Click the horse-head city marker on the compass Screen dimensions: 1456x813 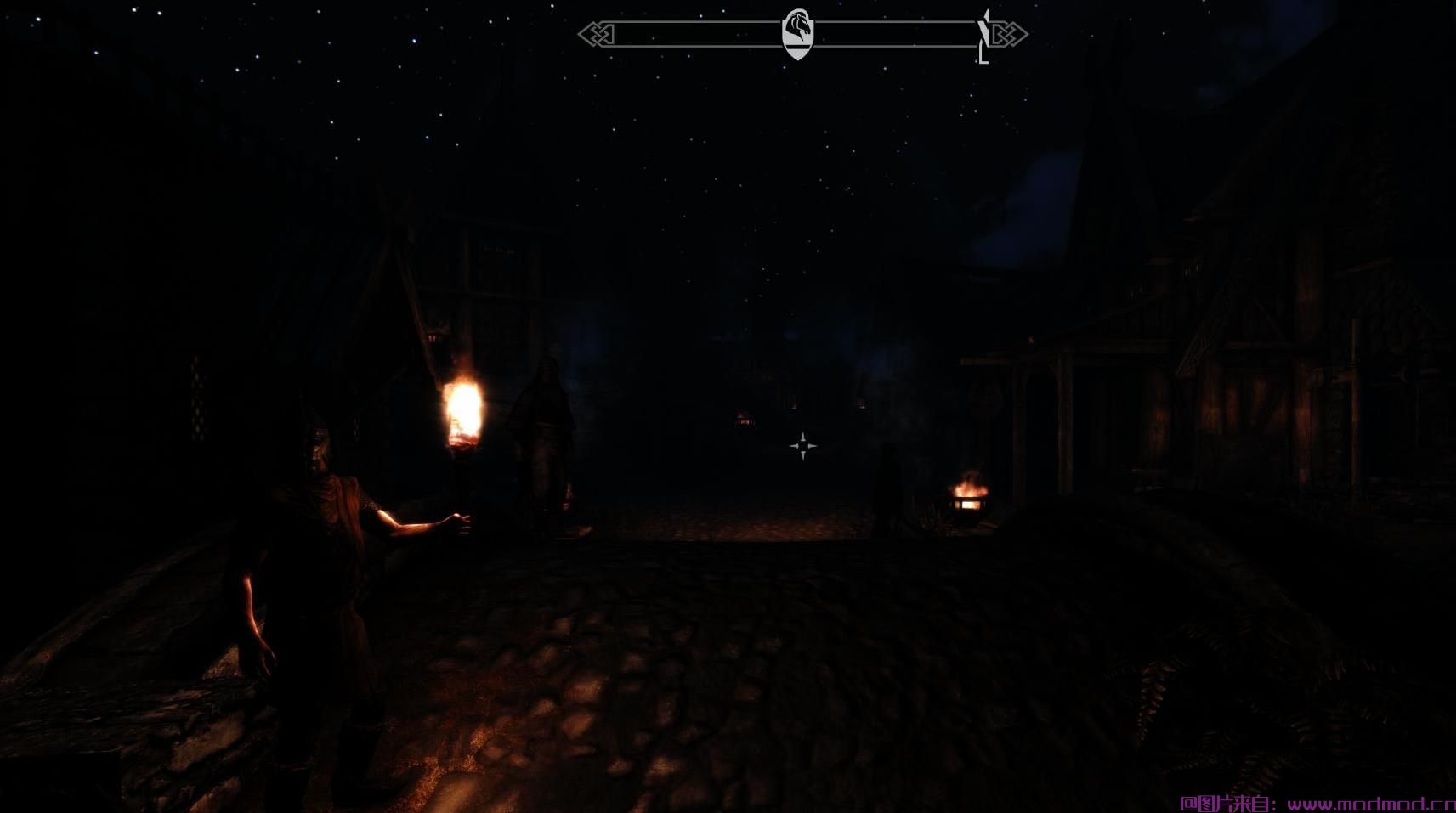(797, 24)
